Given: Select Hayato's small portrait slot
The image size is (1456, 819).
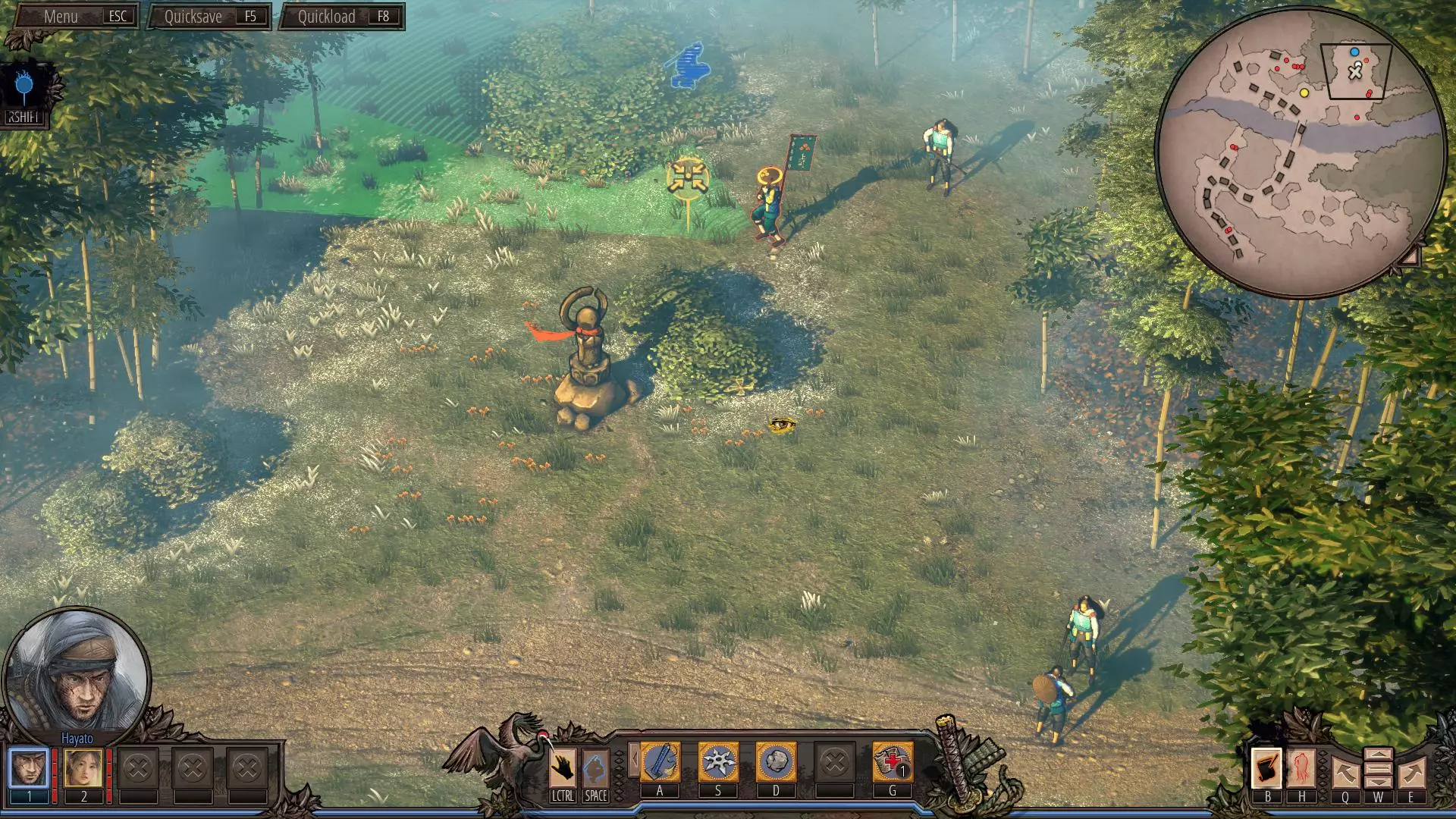Looking at the screenshot, I should click(29, 767).
